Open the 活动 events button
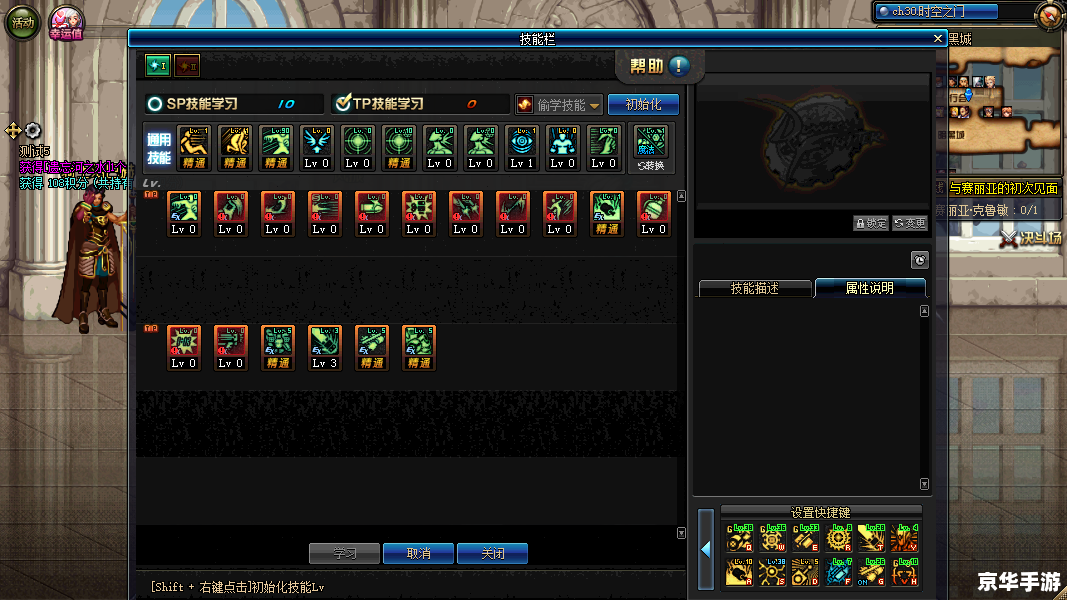Screen dimensions: 1067x600 pos(22,22)
